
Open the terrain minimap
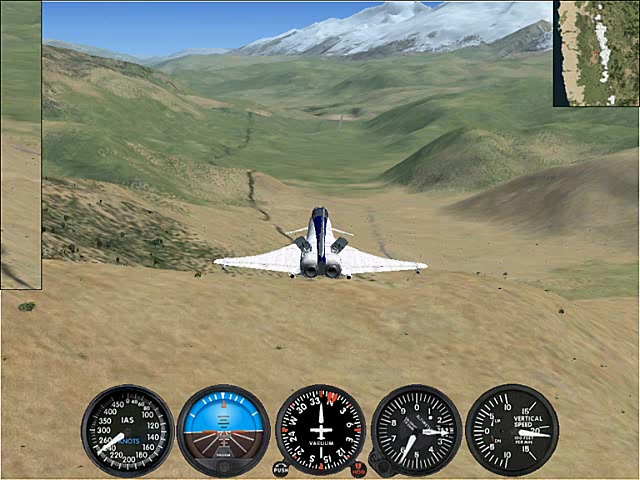(597, 53)
